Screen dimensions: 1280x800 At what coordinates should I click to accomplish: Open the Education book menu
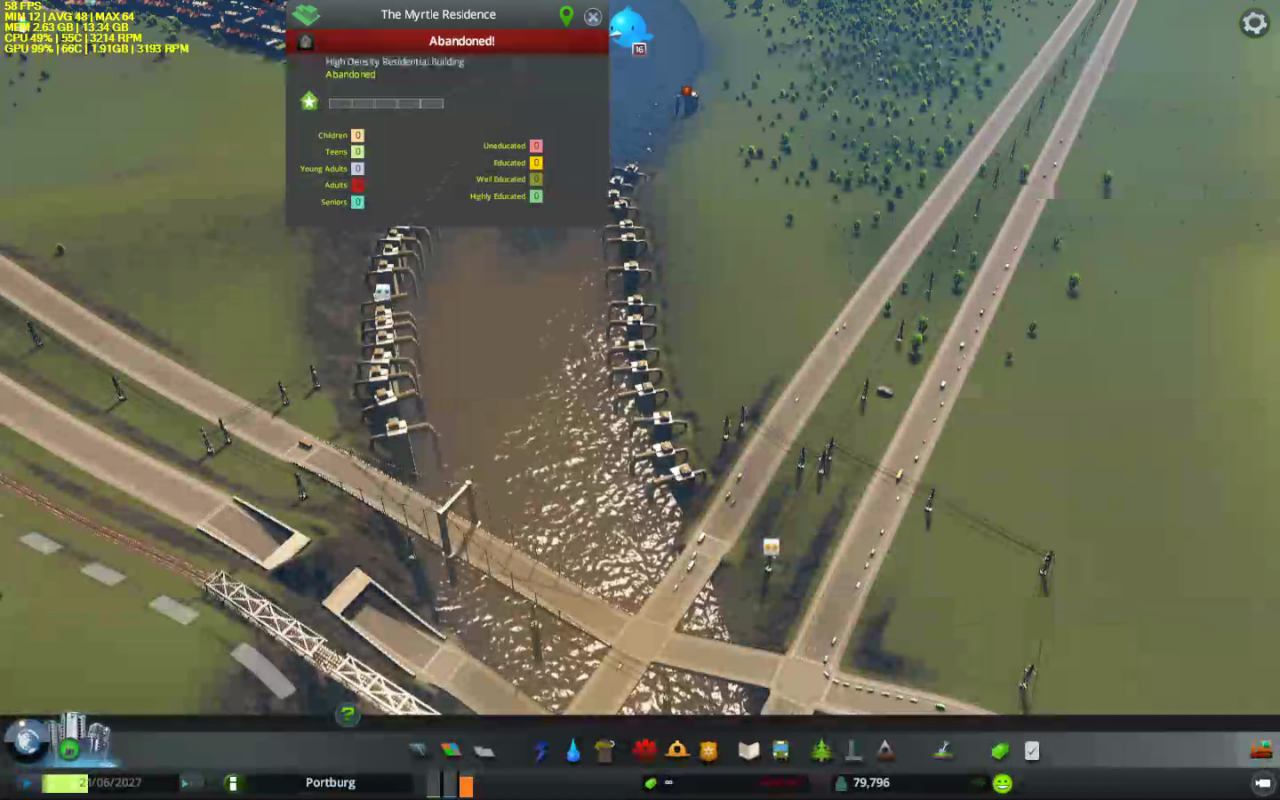(749, 751)
